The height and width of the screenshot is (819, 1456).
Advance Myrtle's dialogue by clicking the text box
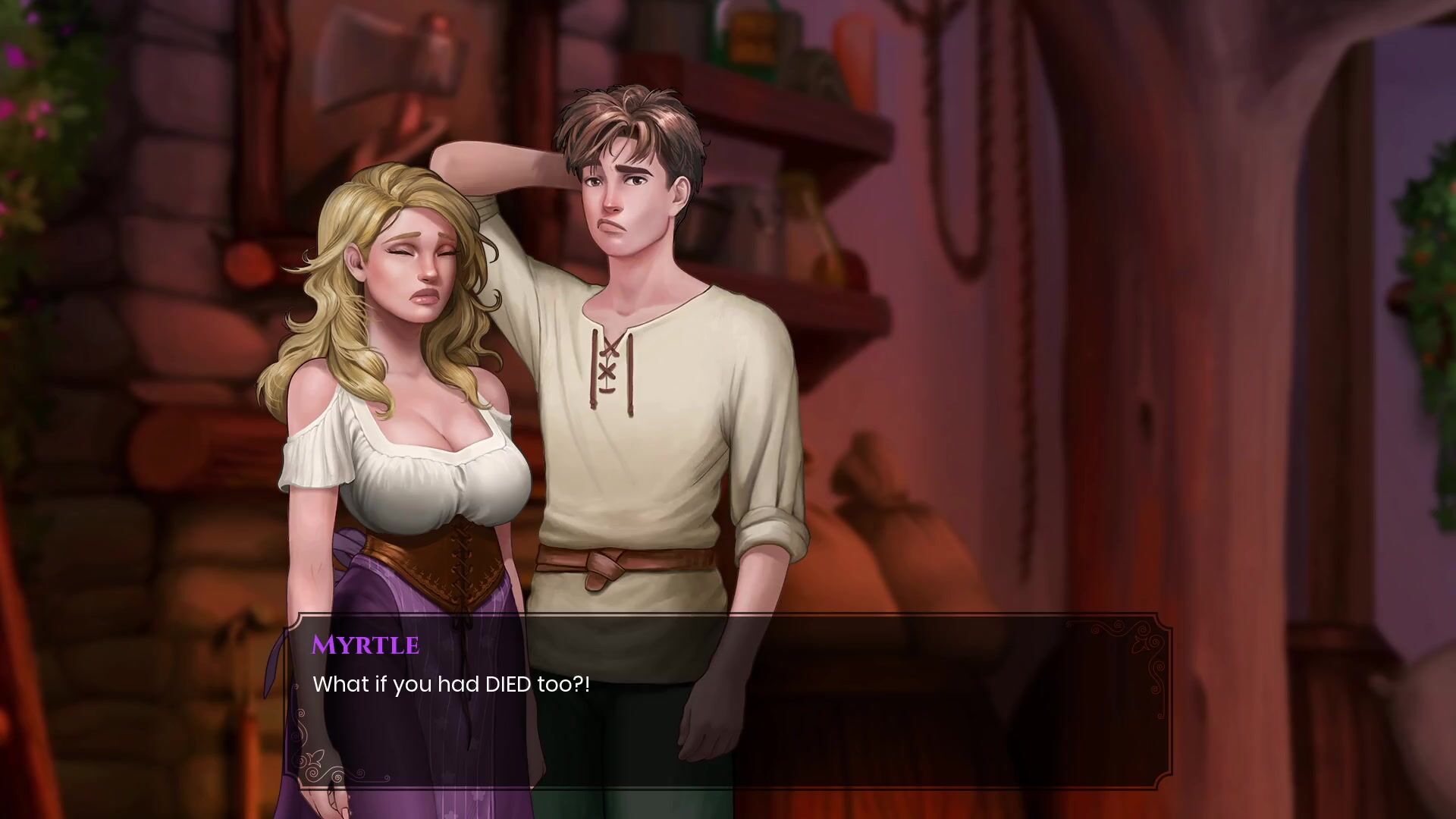tap(728, 701)
